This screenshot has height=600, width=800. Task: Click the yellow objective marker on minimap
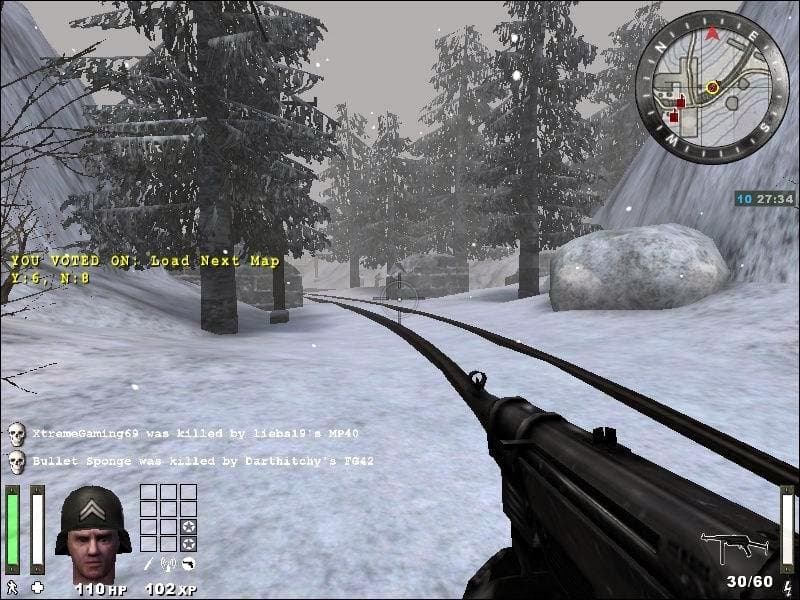[x=712, y=88]
